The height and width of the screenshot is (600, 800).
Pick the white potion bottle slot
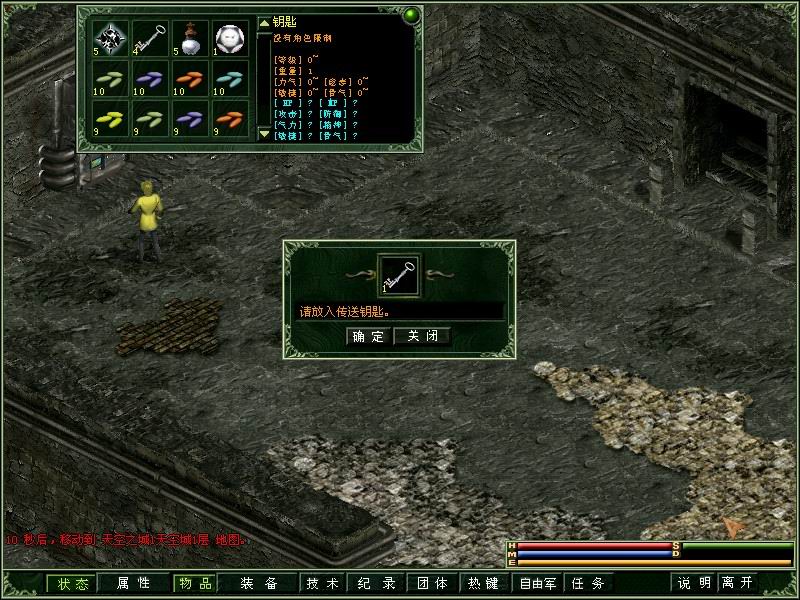190,39
